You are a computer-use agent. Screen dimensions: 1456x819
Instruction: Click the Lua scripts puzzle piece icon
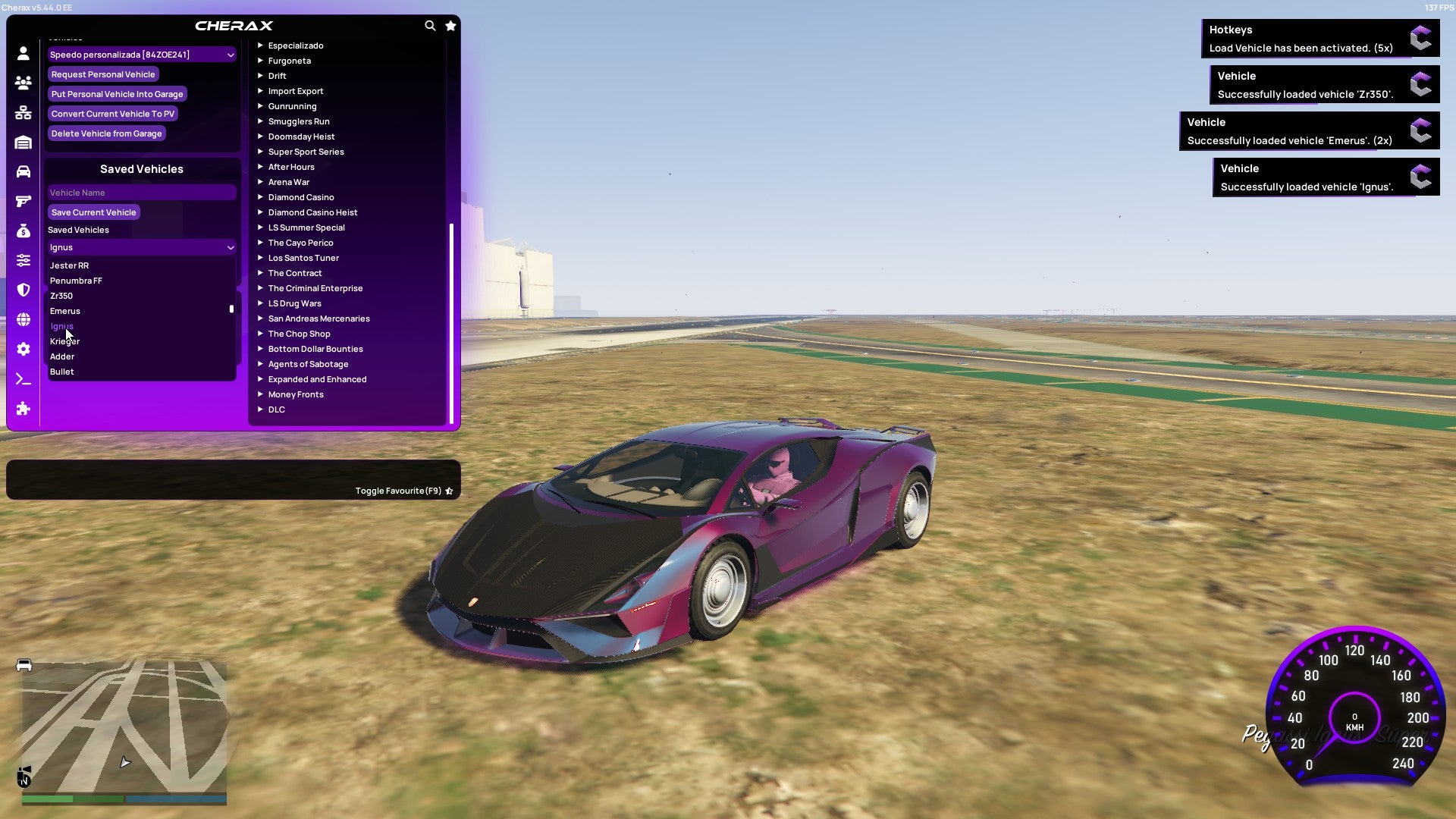click(23, 409)
